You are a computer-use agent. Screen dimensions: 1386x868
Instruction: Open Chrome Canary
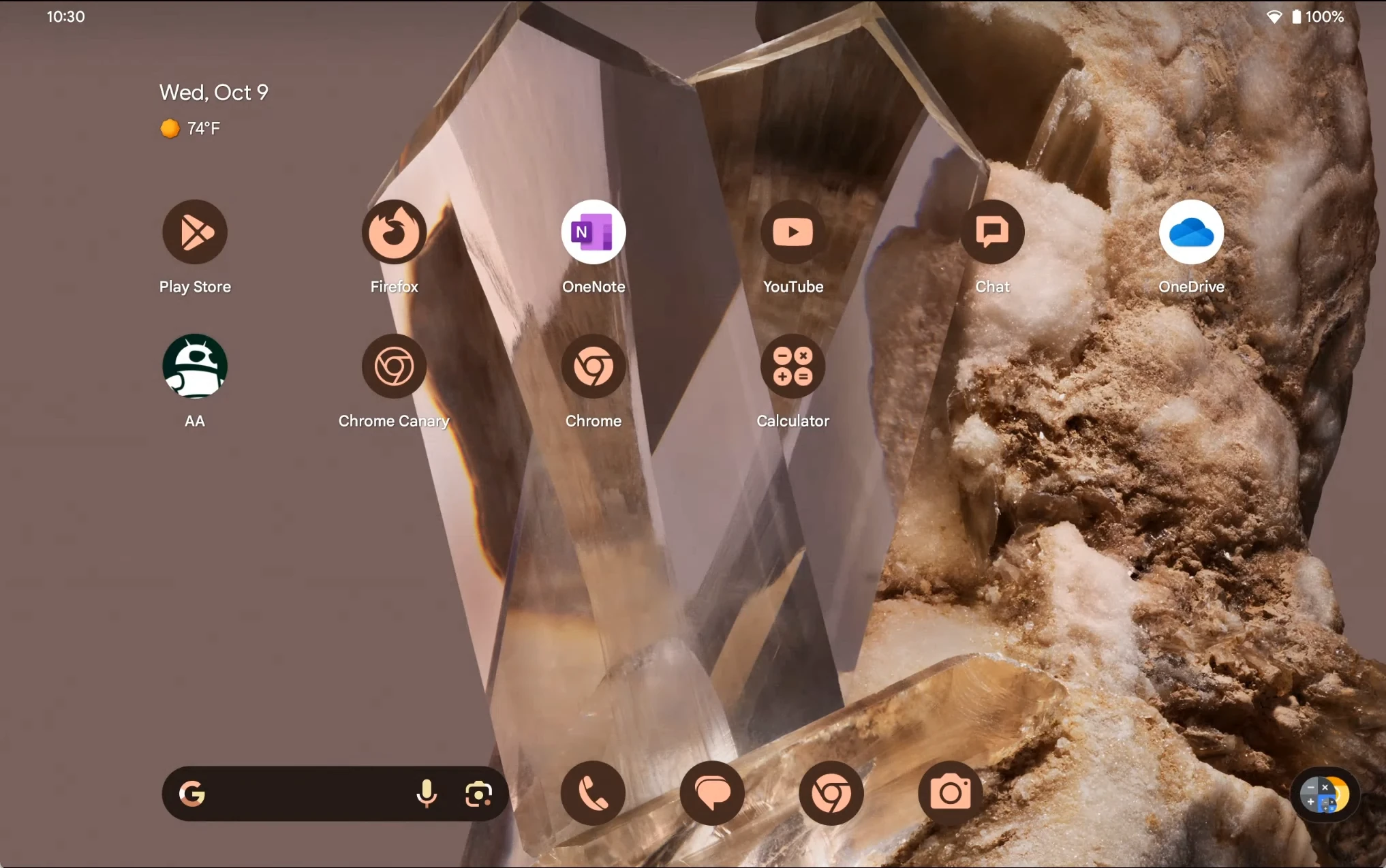pos(394,367)
